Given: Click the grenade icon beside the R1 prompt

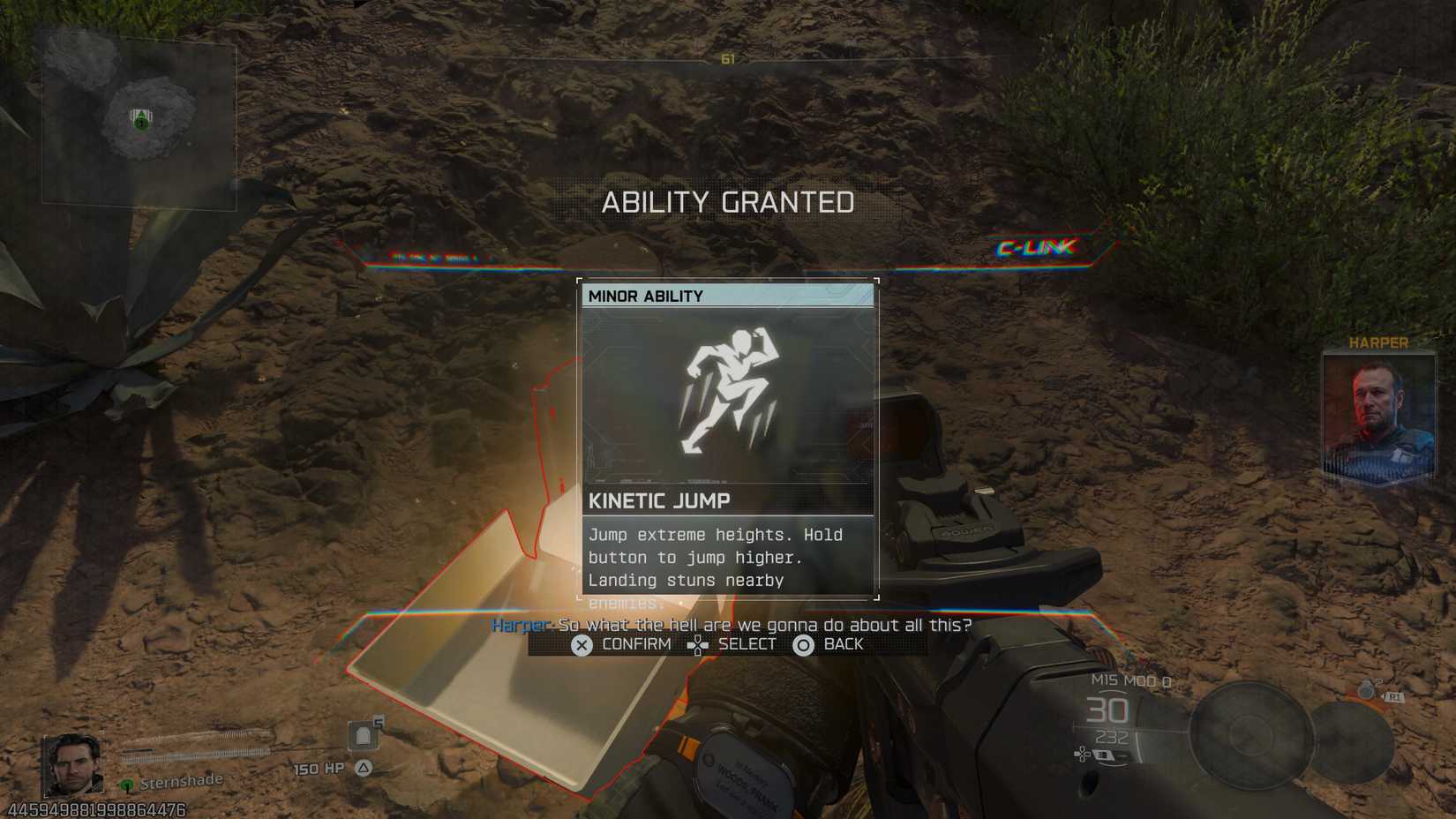Looking at the screenshot, I should point(1365,691).
